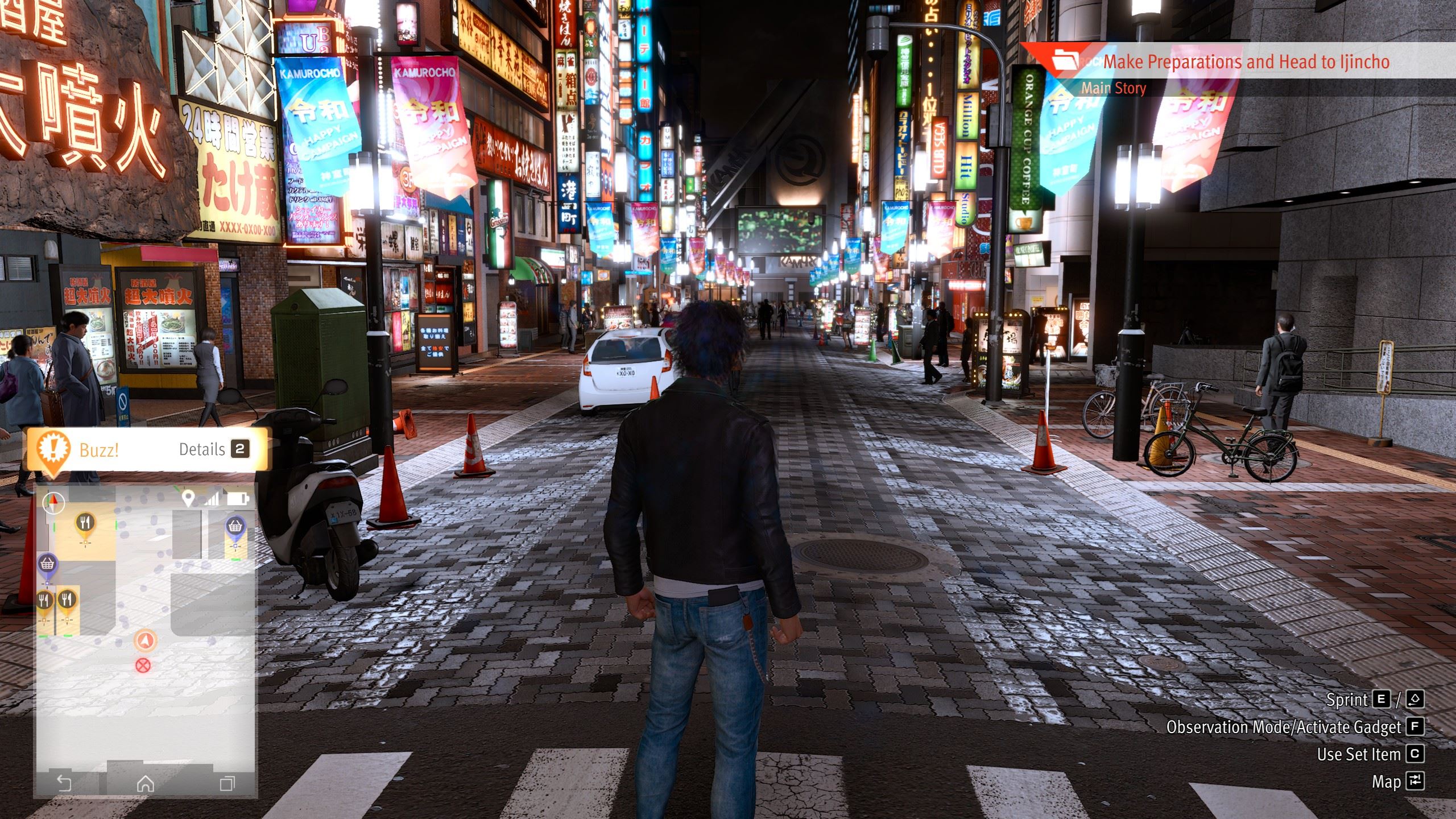Click the battery level indicator on the minimap
This screenshot has height=819, width=1456.
(242, 498)
